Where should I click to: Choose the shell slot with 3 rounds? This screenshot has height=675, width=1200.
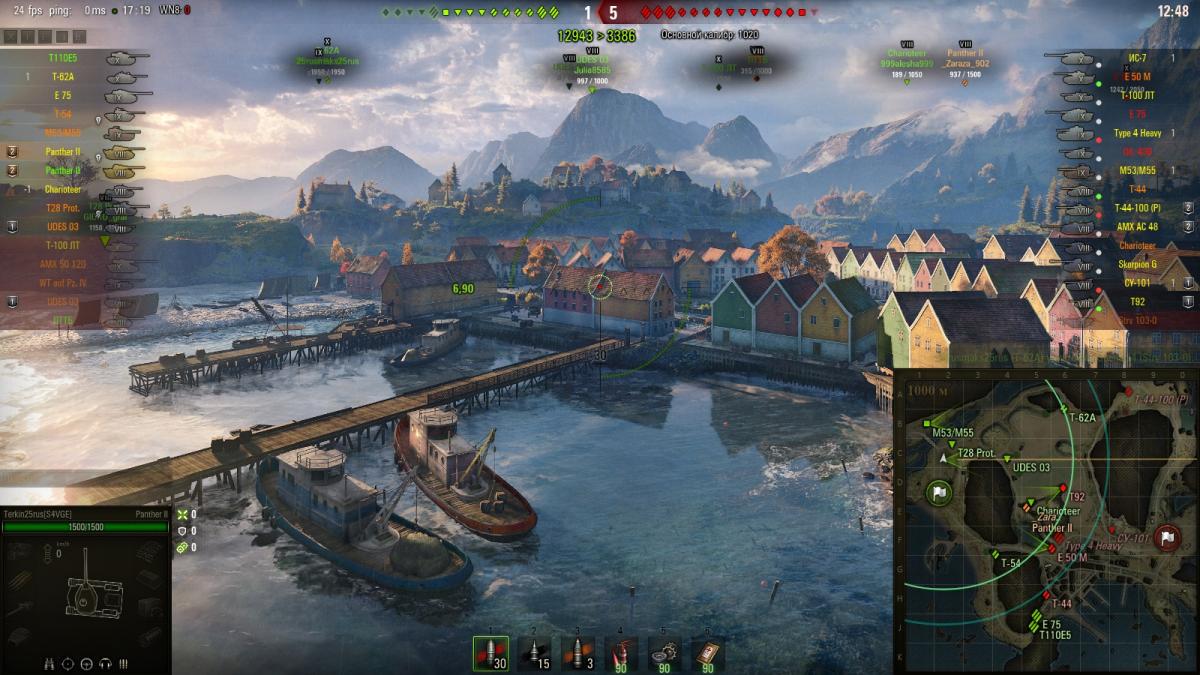pyautogui.click(x=577, y=653)
